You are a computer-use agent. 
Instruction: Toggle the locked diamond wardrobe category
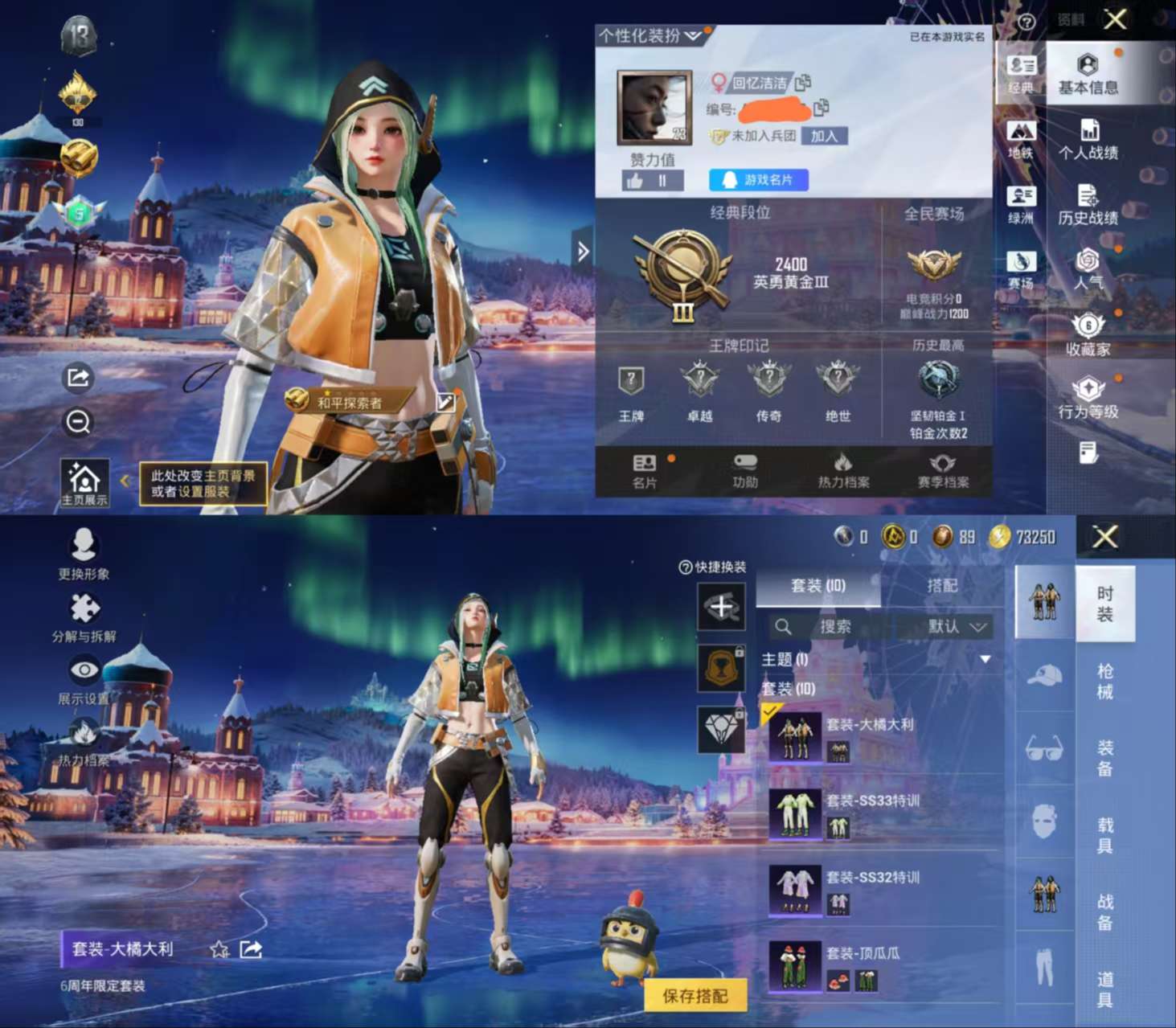click(x=722, y=730)
